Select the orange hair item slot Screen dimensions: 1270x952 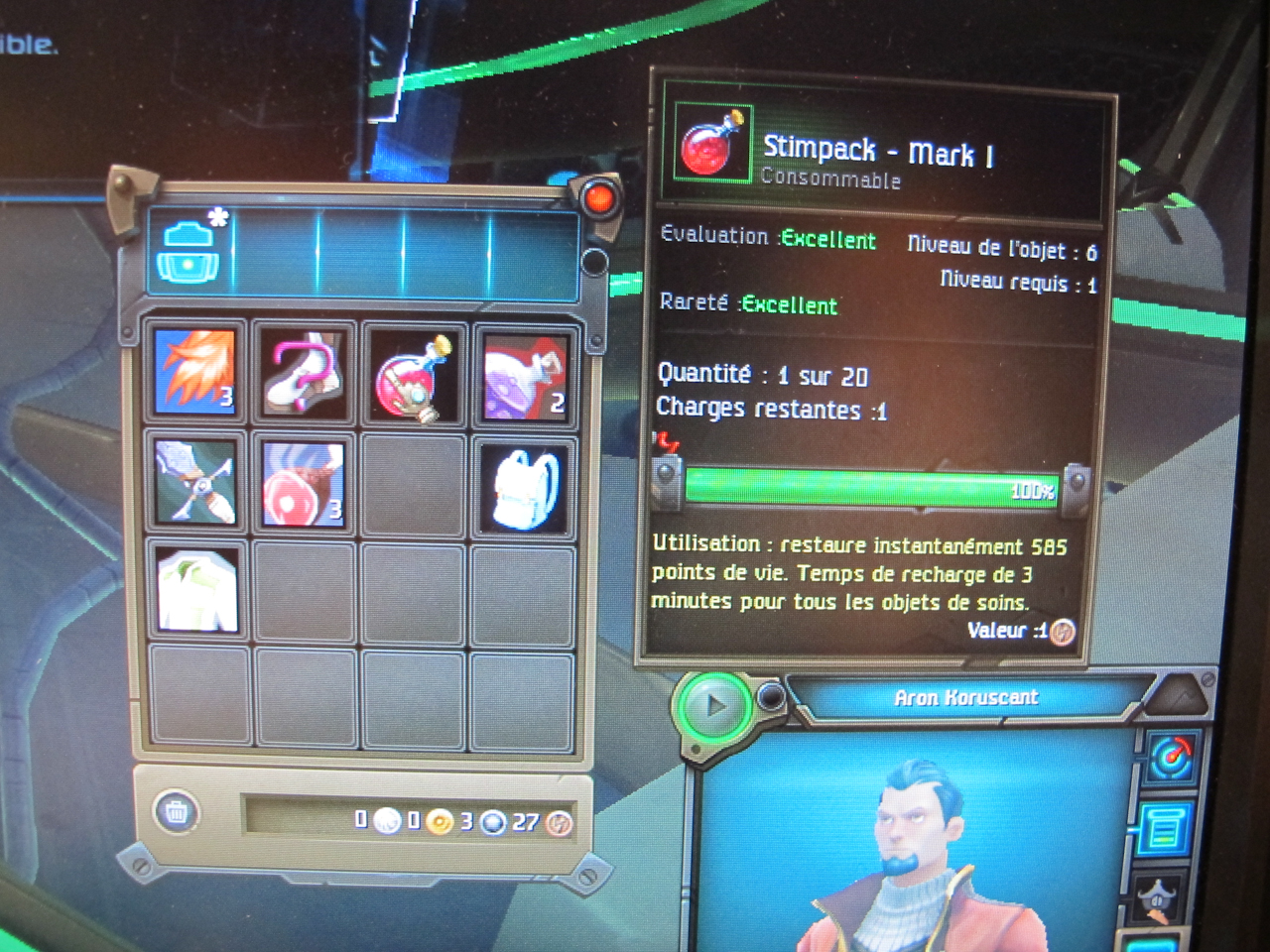[x=195, y=372]
